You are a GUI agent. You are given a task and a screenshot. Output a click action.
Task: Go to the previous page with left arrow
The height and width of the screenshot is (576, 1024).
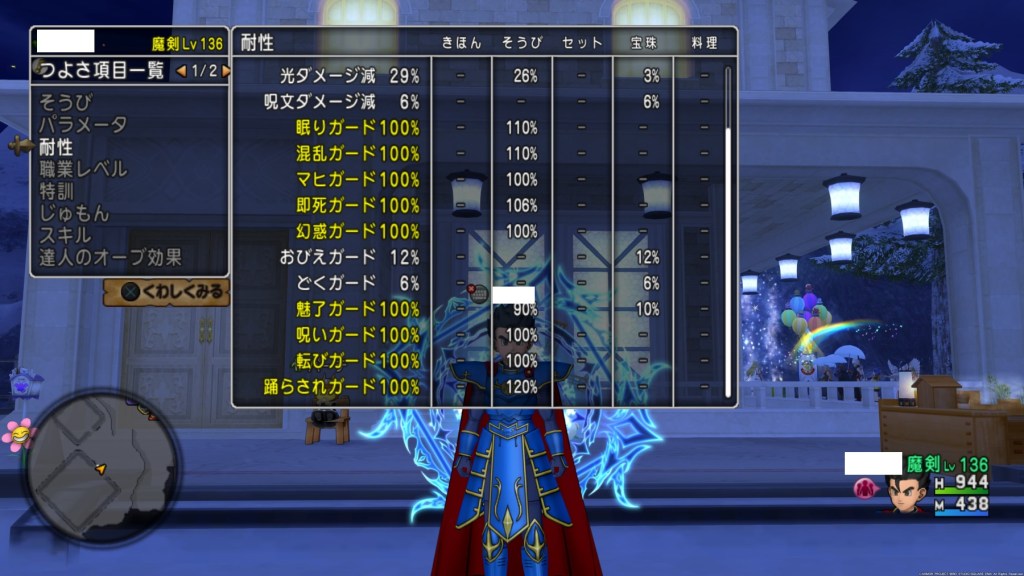click(x=180, y=71)
